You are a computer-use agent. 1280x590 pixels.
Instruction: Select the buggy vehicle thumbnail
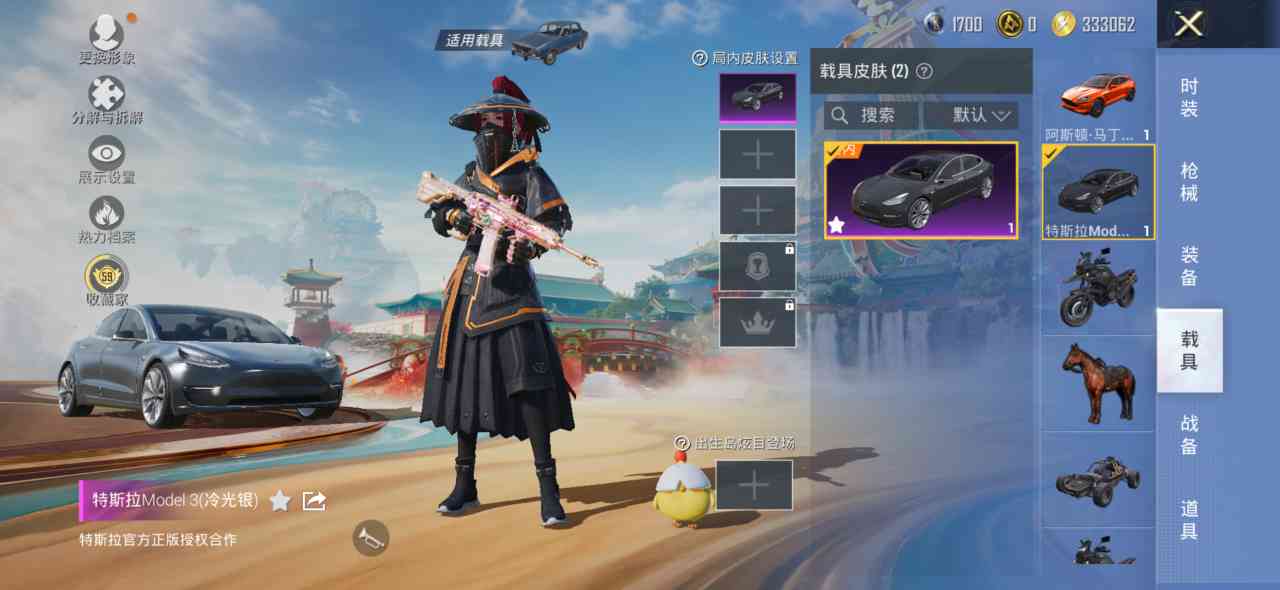[1098, 479]
